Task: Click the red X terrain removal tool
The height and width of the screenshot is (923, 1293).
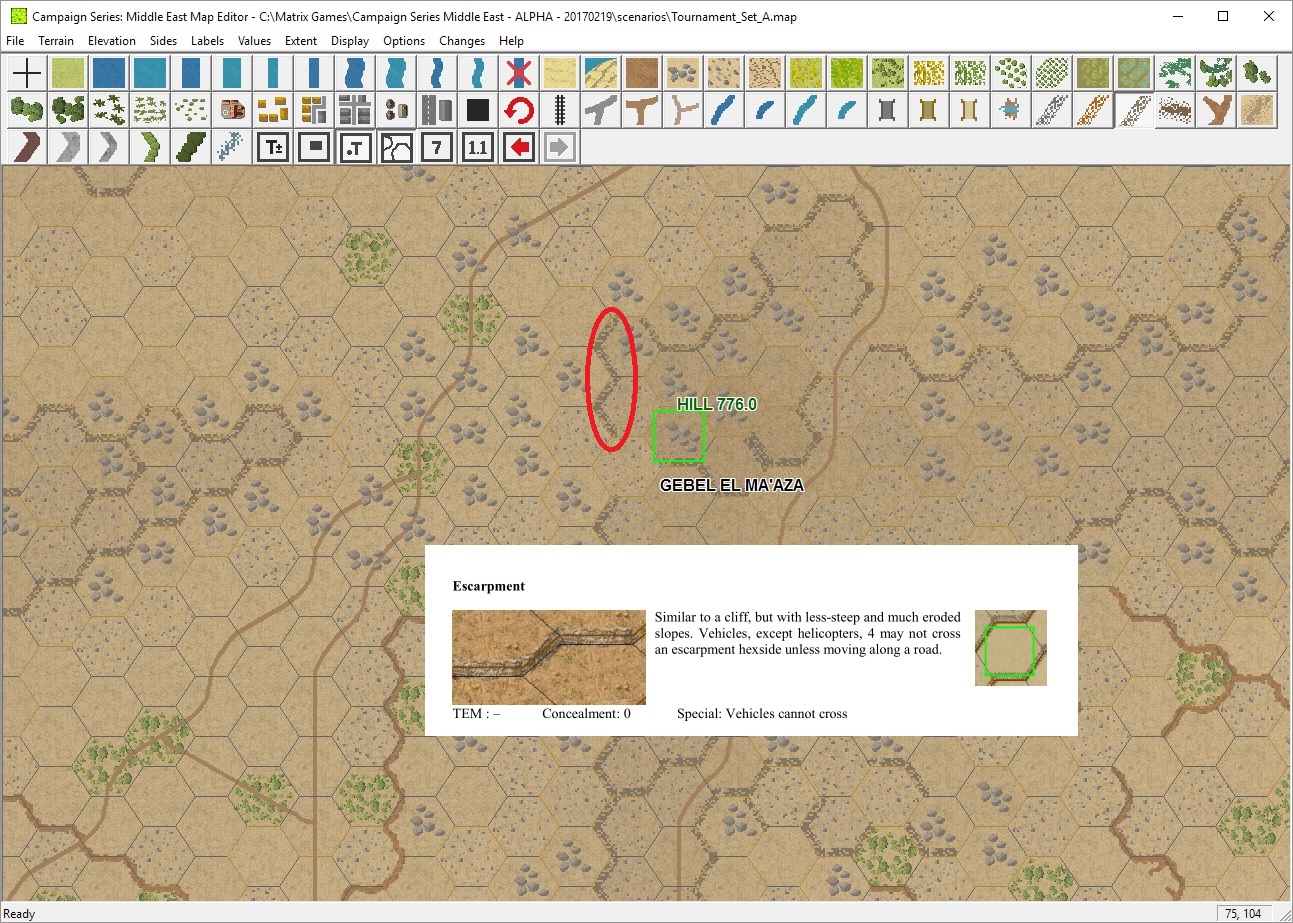Action: (x=519, y=73)
